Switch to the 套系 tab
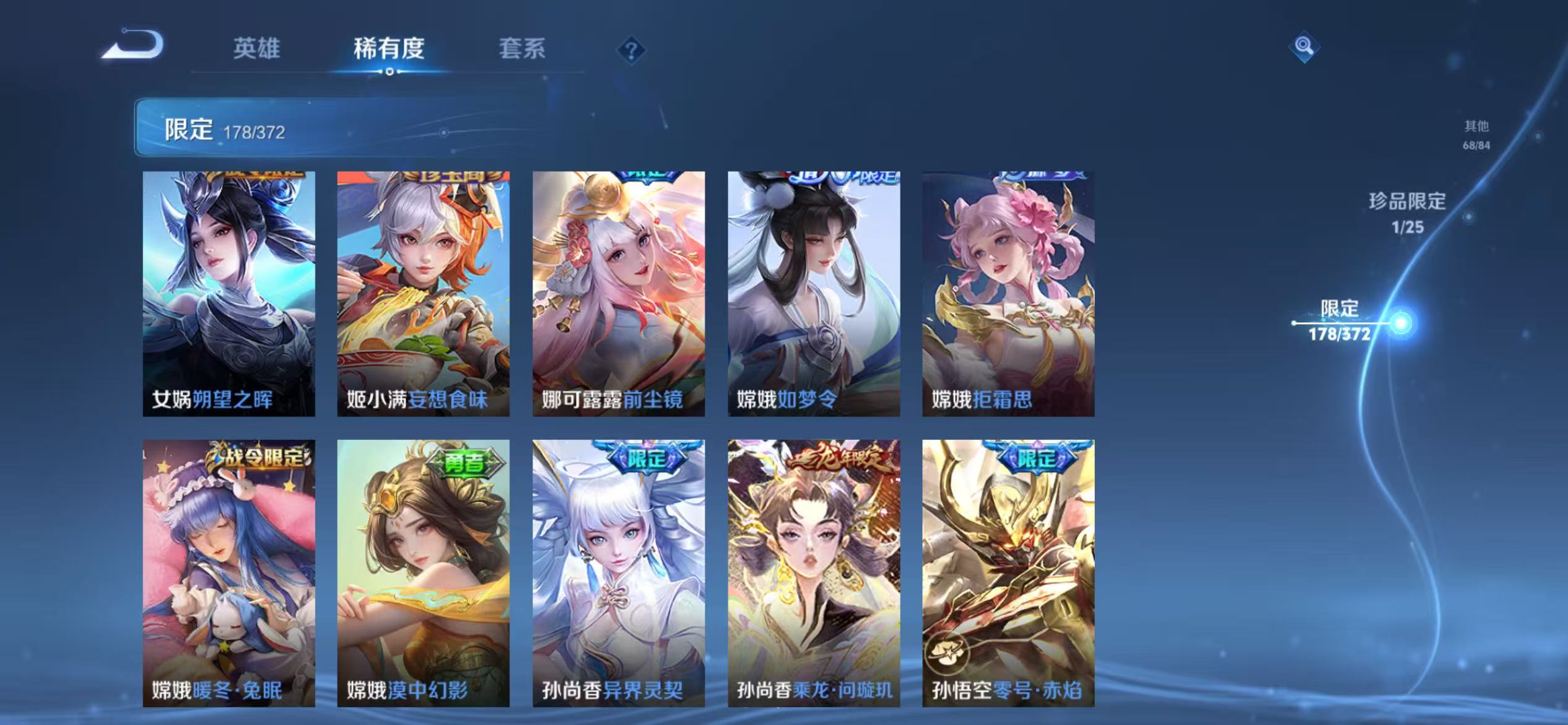Image resolution: width=1568 pixels, height=725 pixels. tap(523, 50)
